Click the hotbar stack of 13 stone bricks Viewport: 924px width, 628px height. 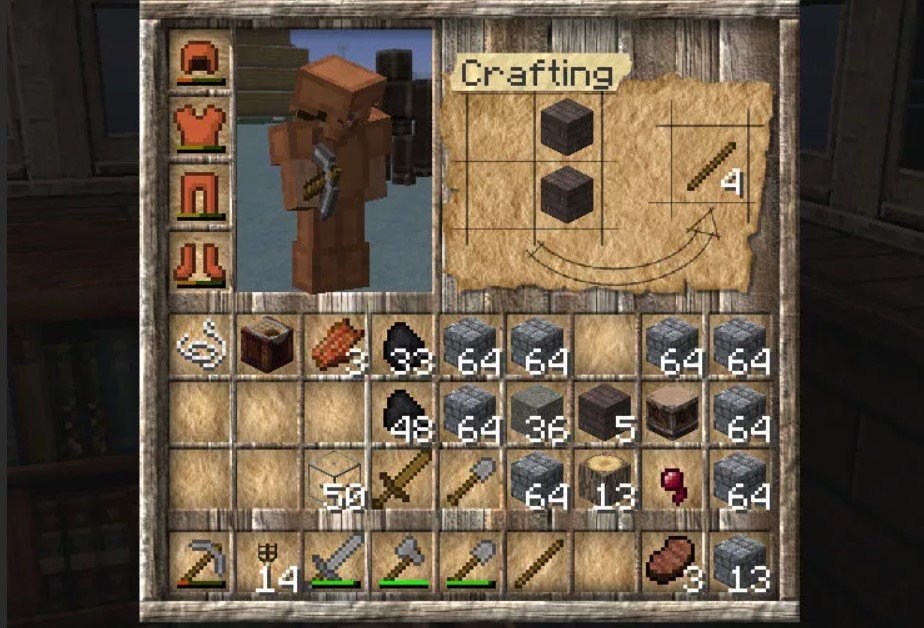click(740, 562)
